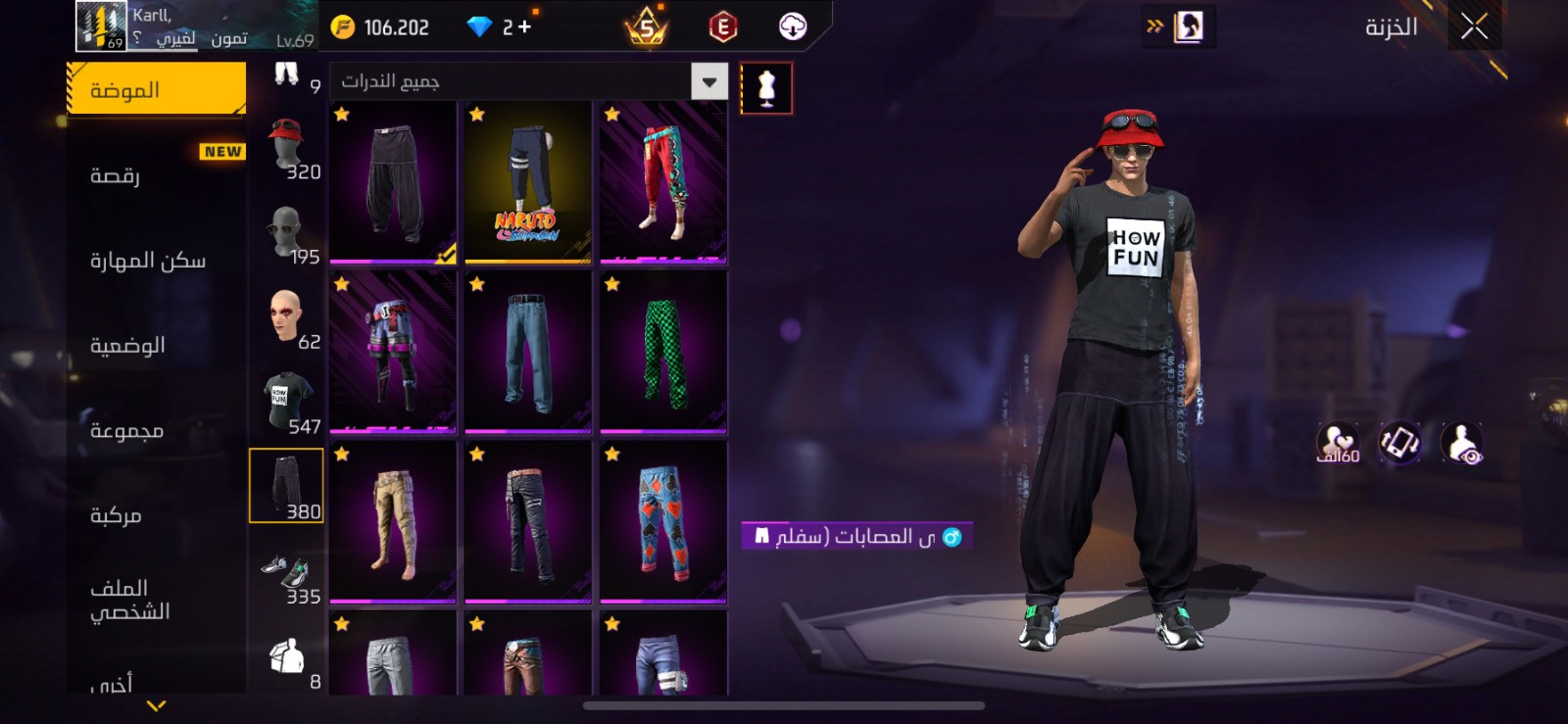Close the vault screen
This screenshot has height=724, width=1568.
coord(1474,26)
